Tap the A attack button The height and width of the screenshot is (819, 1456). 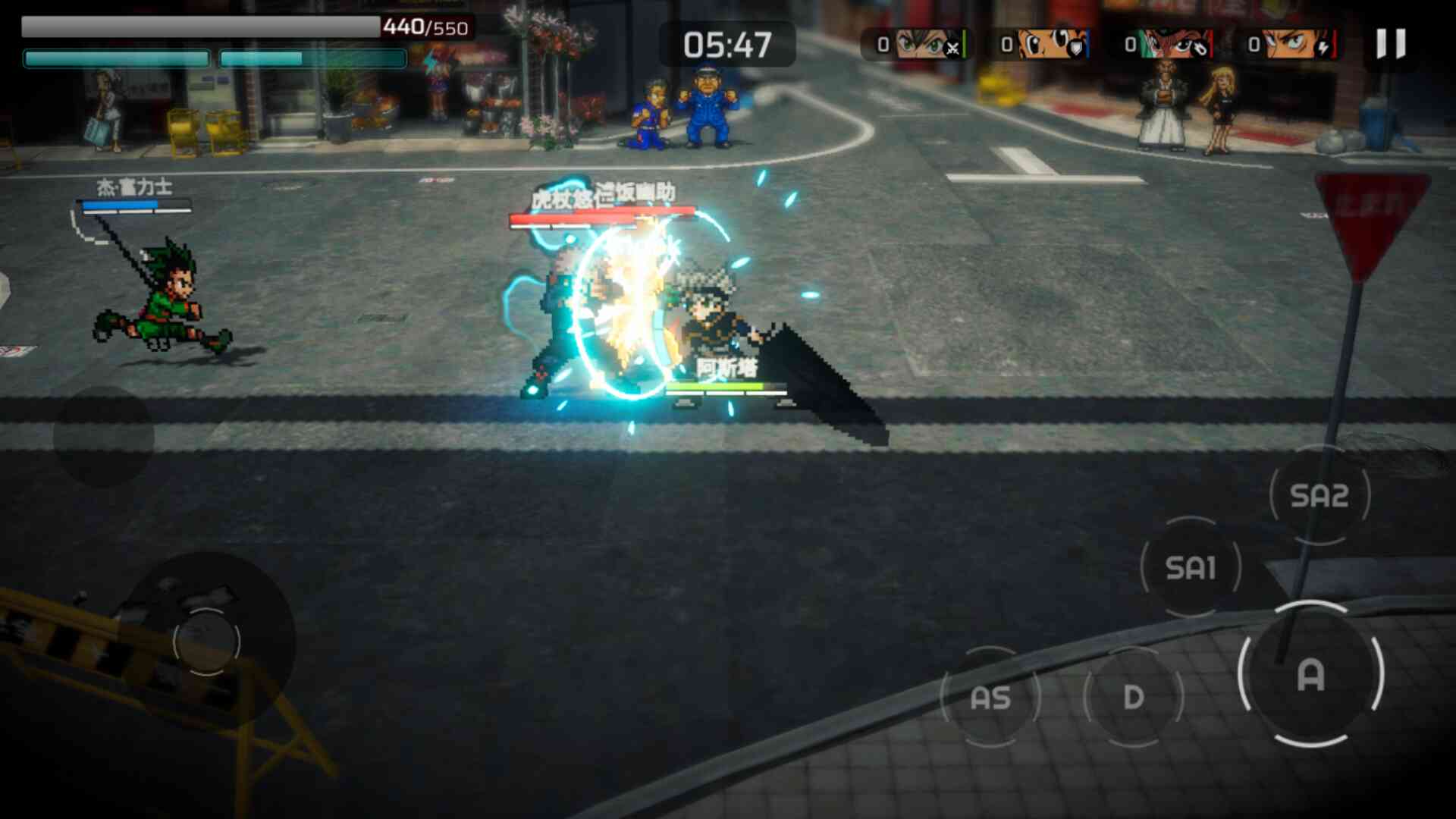[1311, 674]
